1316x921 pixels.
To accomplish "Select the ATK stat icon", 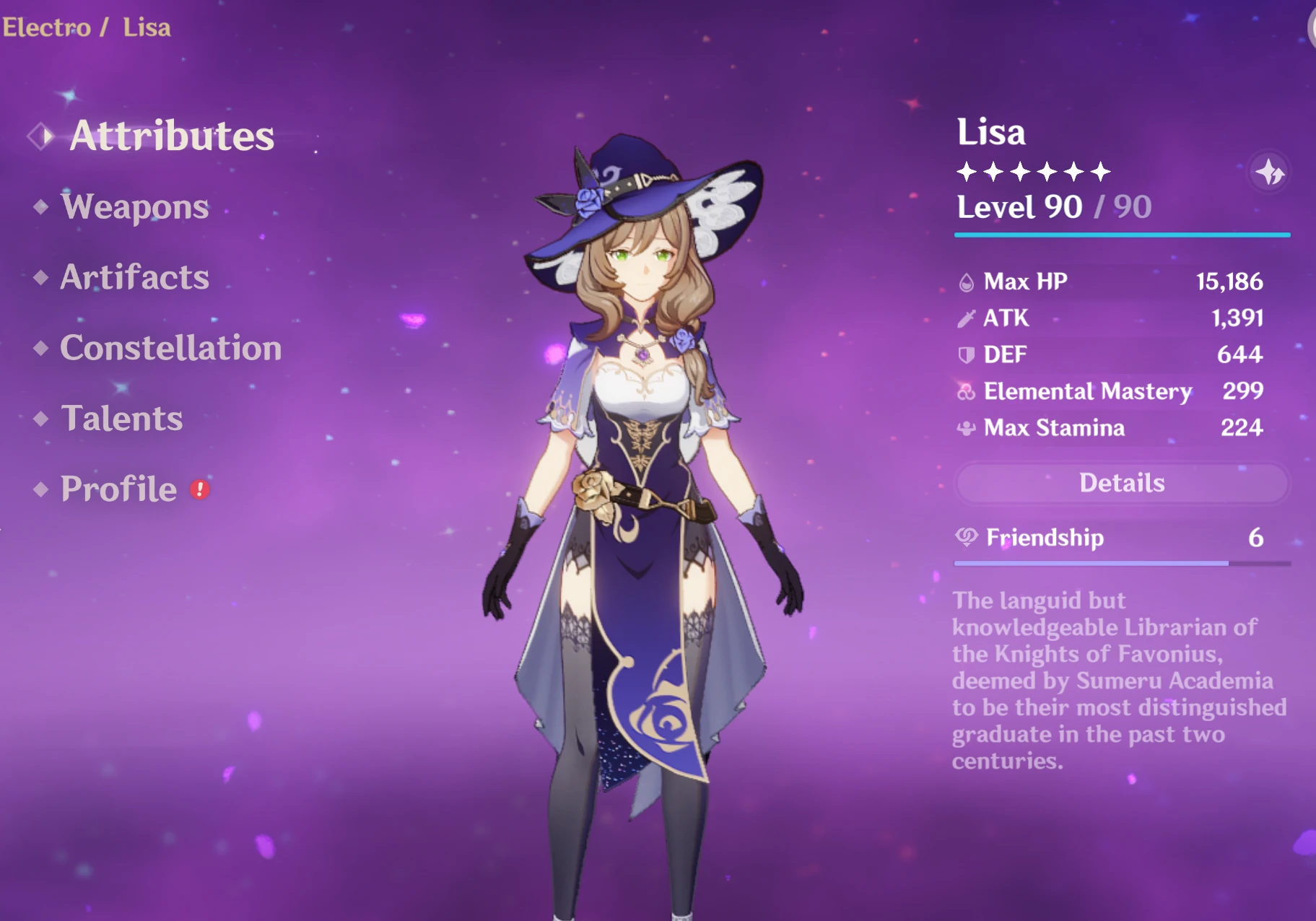I will pyautogui.click(x=968, y=318).
